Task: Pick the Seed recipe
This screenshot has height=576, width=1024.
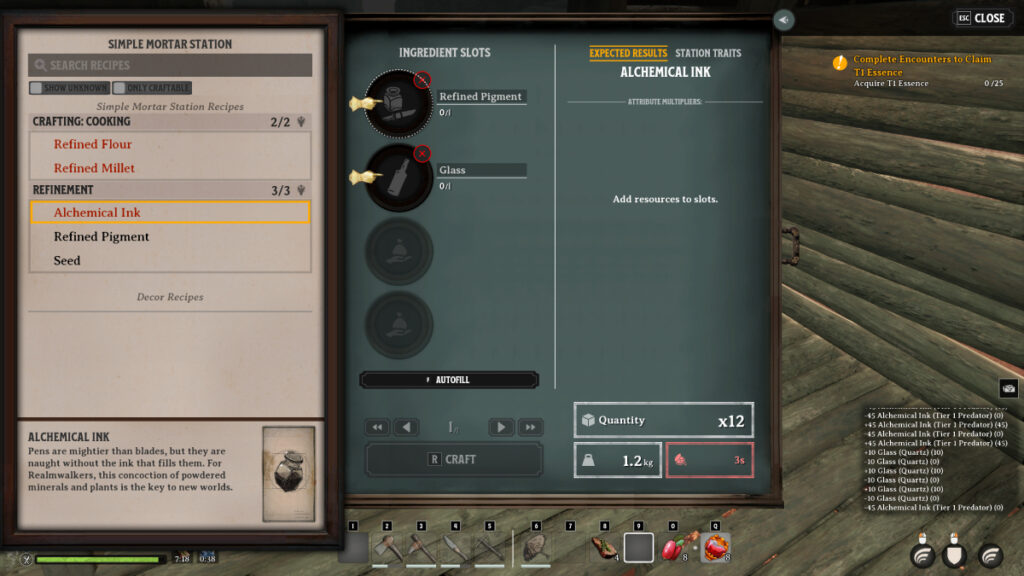Action: click(x=67, y=261)
